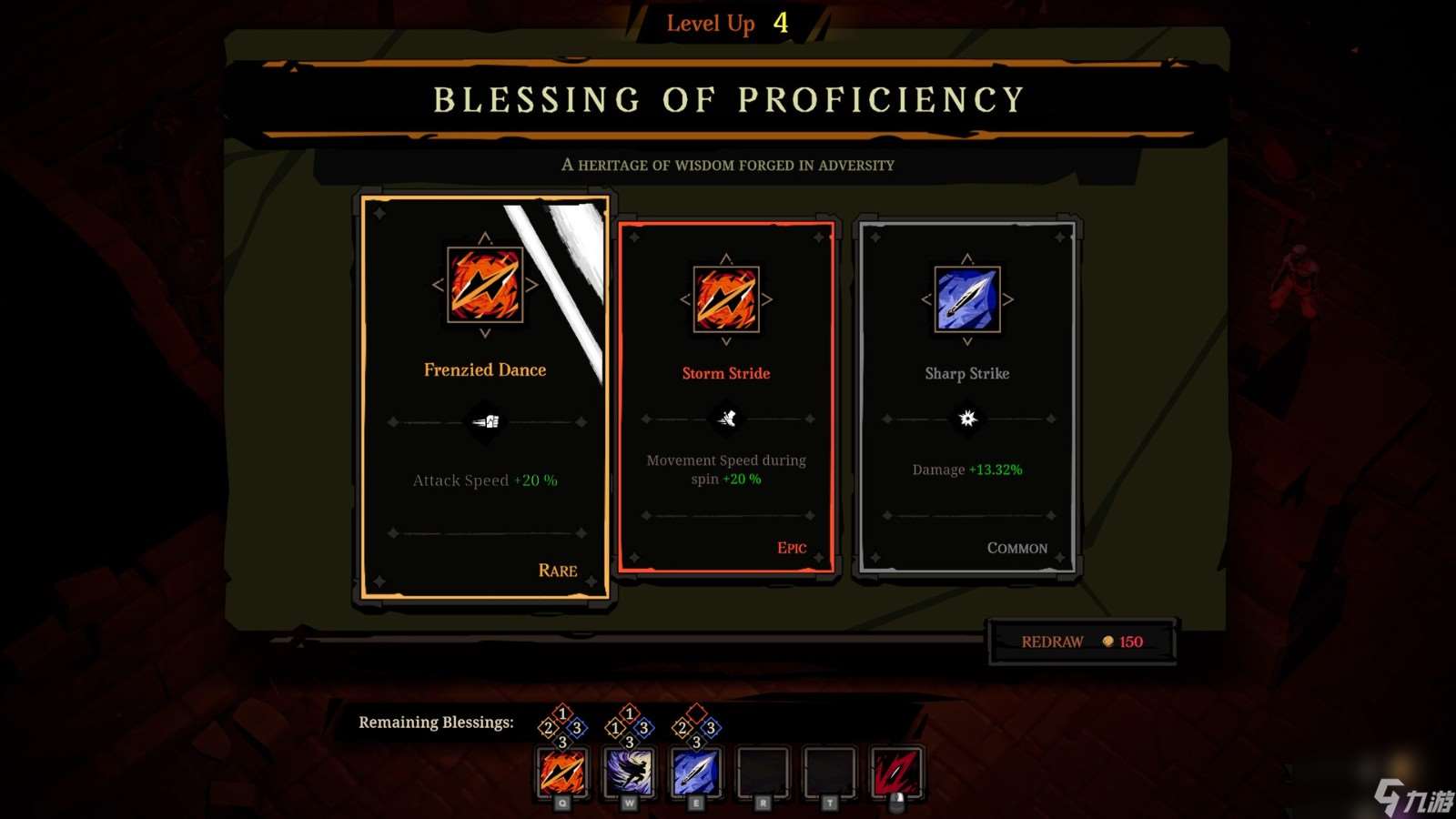Select the winged skill in W slot

(629, 773)
